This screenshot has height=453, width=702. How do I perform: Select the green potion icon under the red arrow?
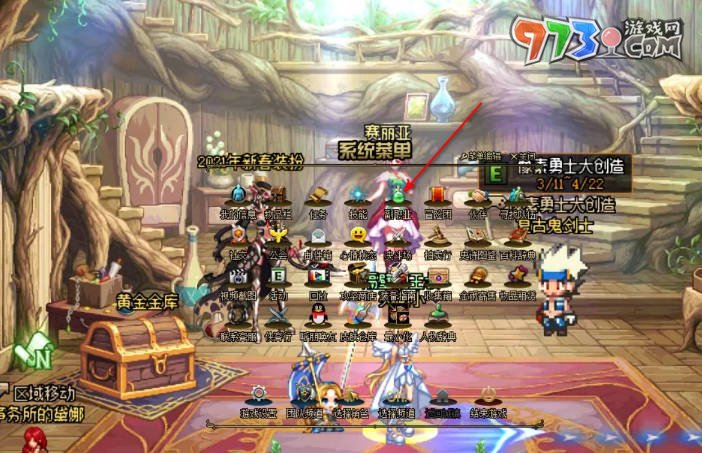tap(397, 196)
